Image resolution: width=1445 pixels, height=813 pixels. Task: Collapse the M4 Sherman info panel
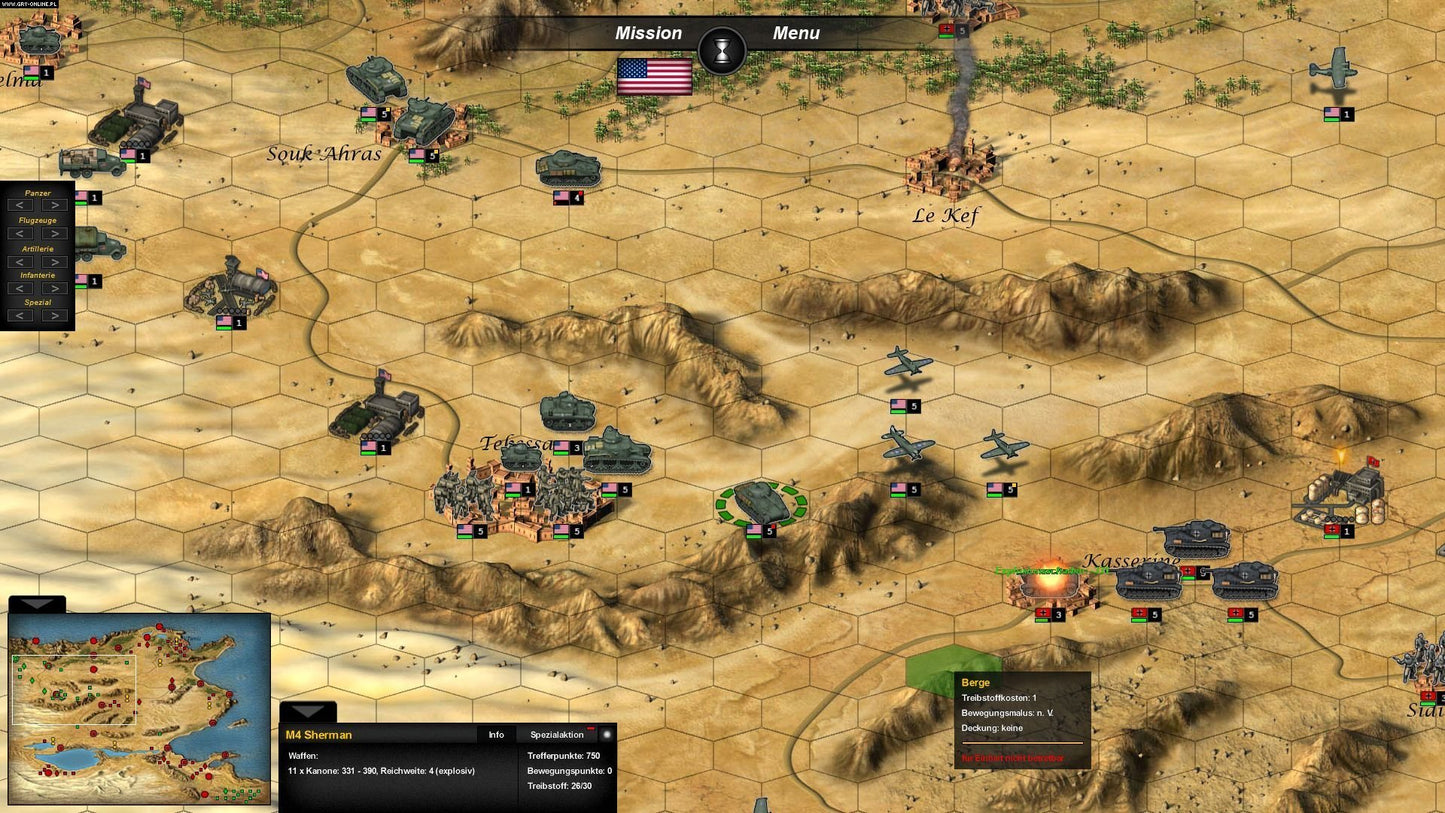[308, 712]
